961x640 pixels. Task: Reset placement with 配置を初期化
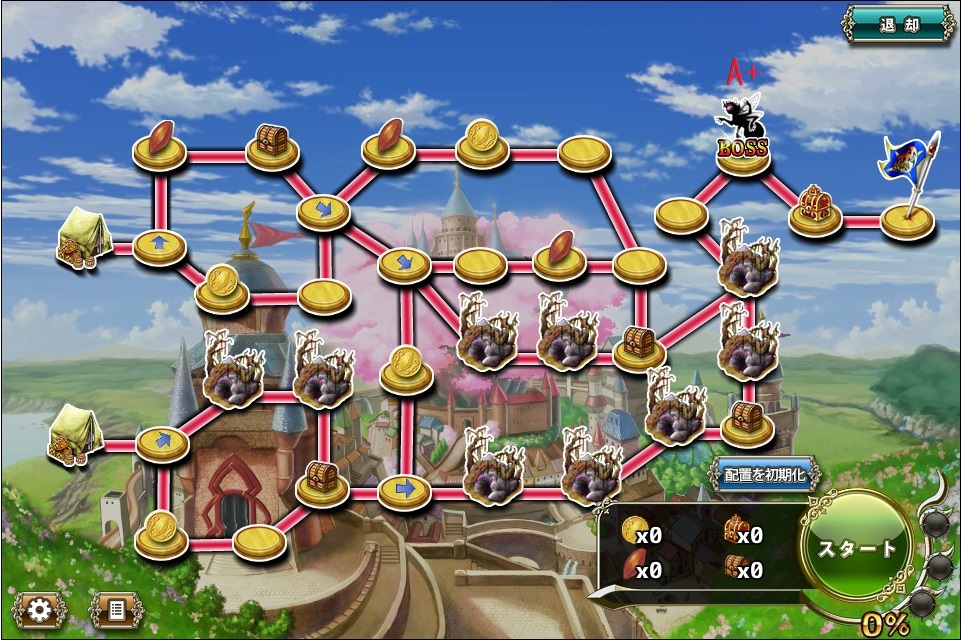click(766, 475)
